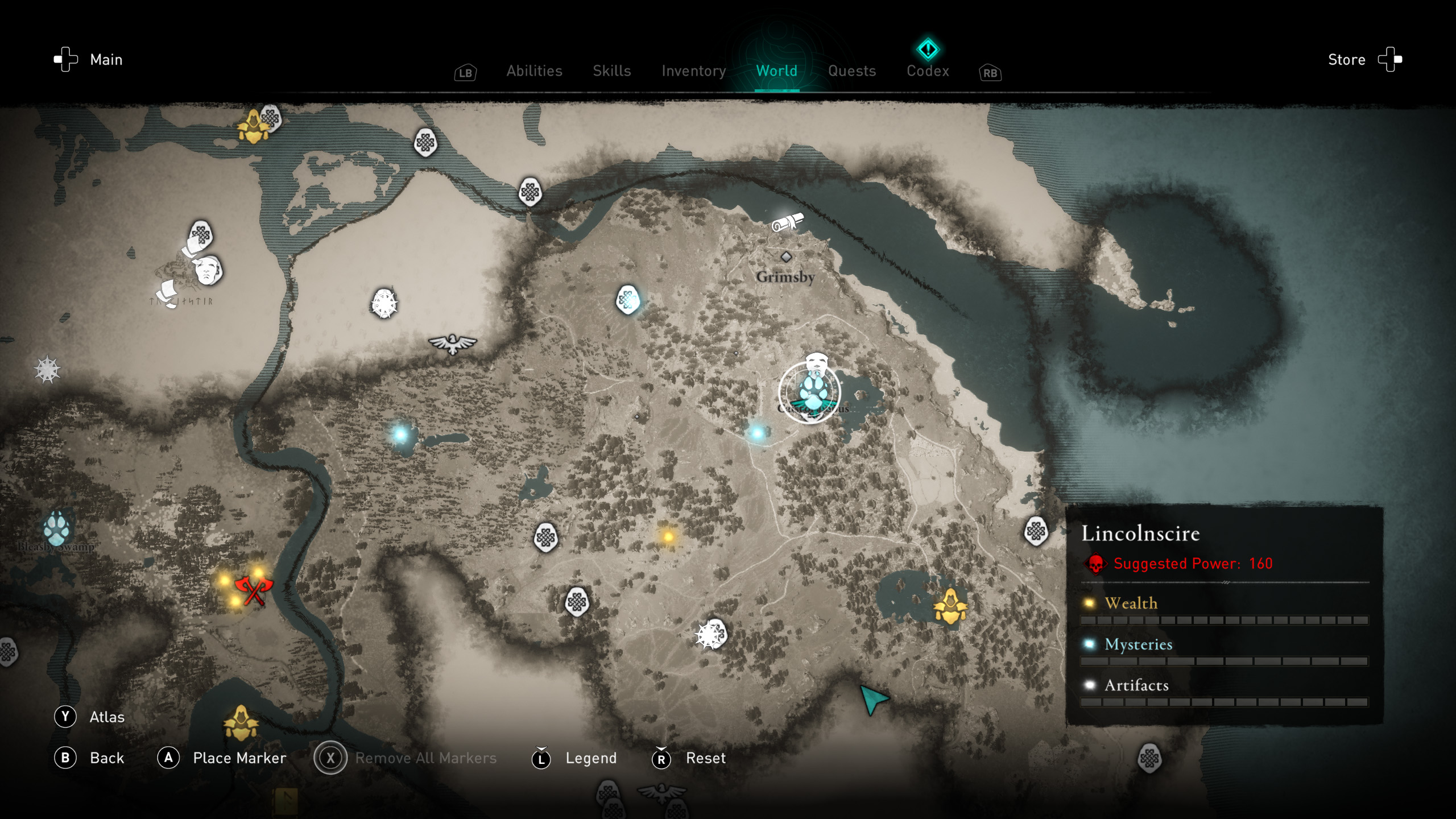The height and width of the screenshot is (819, 1456).
Task: Click the Store button
Action: 1346,59
